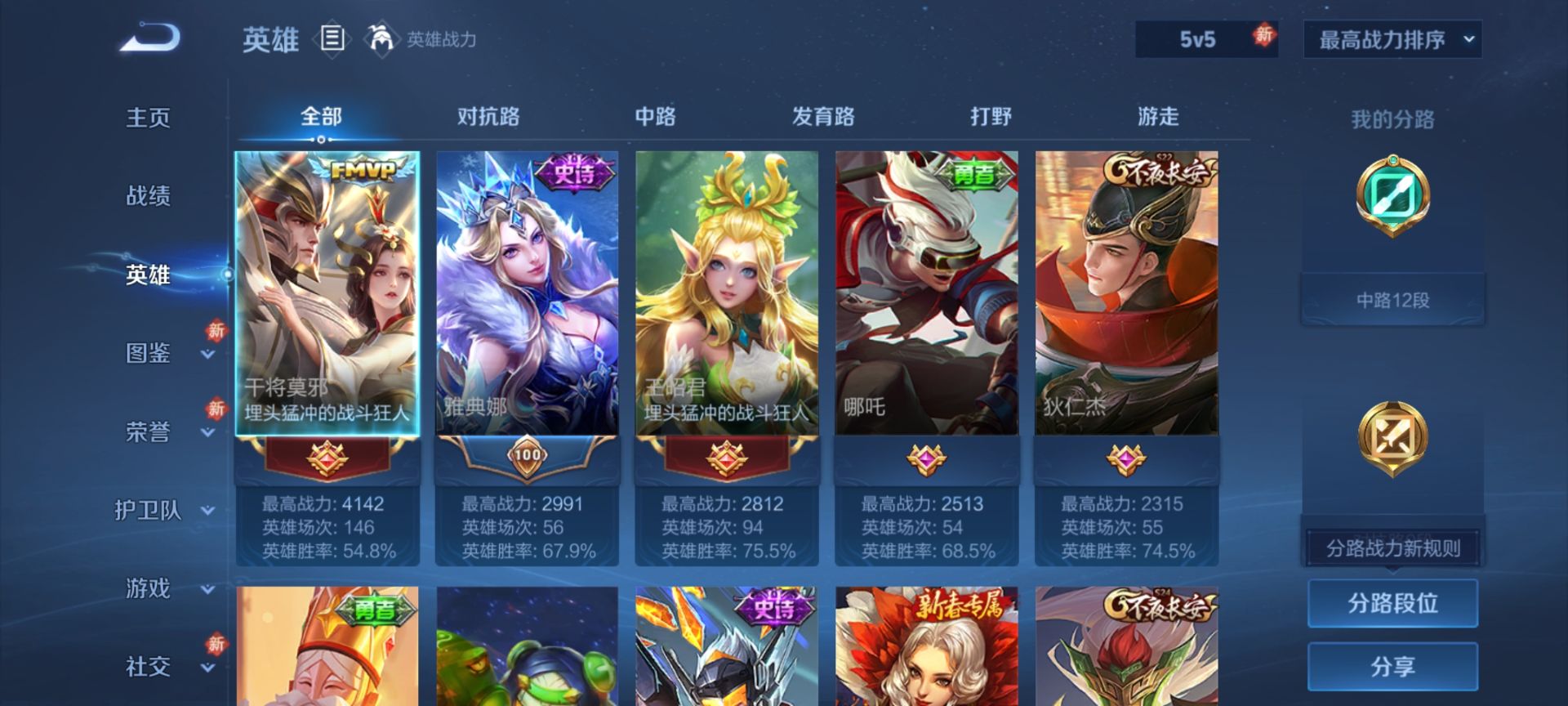
Task: Switch to the 中路 tab
Action: click(656, 117)
